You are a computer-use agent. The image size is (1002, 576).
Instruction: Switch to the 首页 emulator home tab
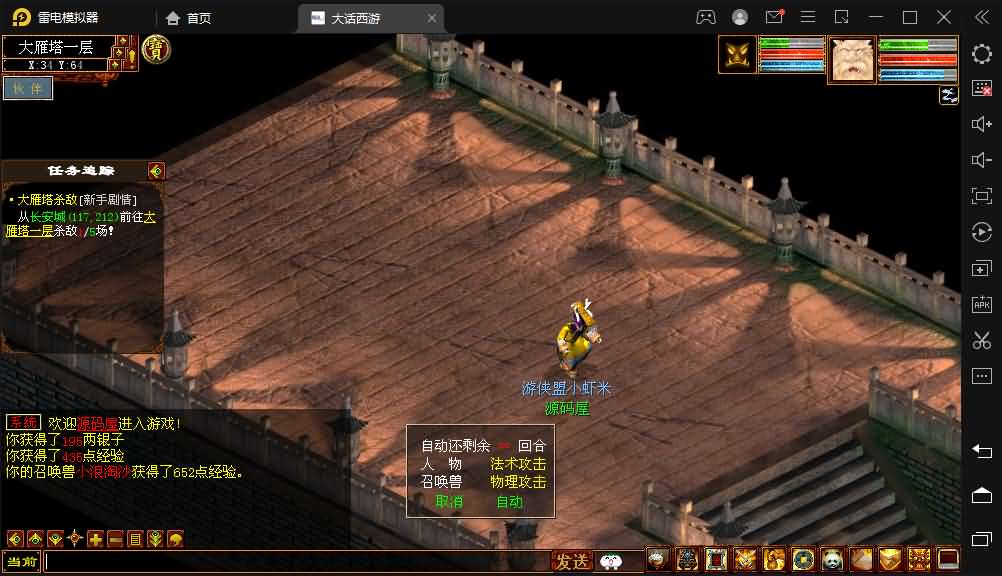tap(189, 18)
